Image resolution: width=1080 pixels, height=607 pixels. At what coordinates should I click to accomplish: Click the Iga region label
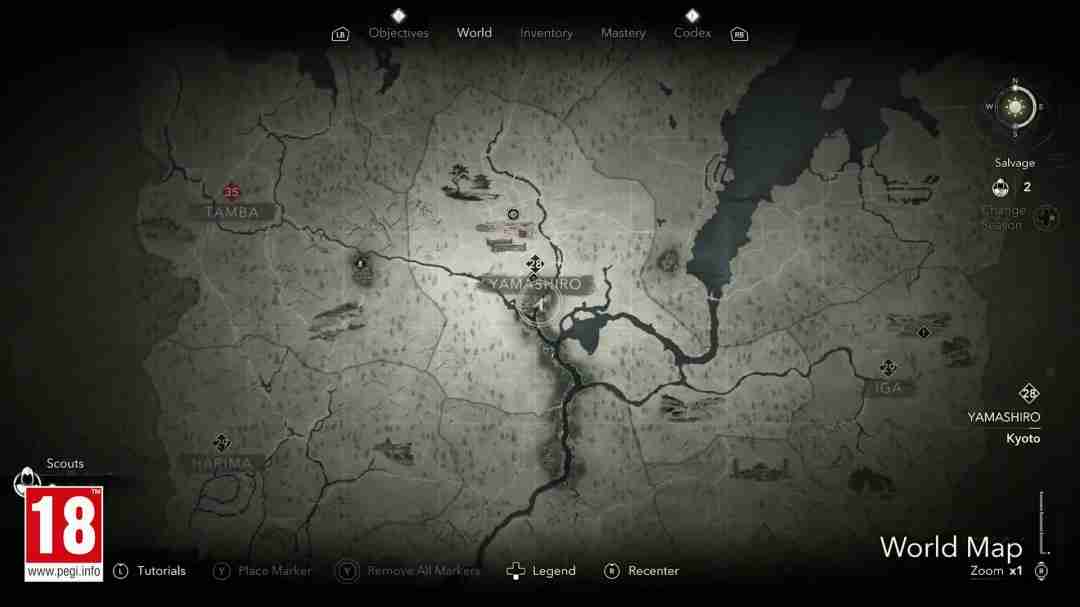coord(888,387)
